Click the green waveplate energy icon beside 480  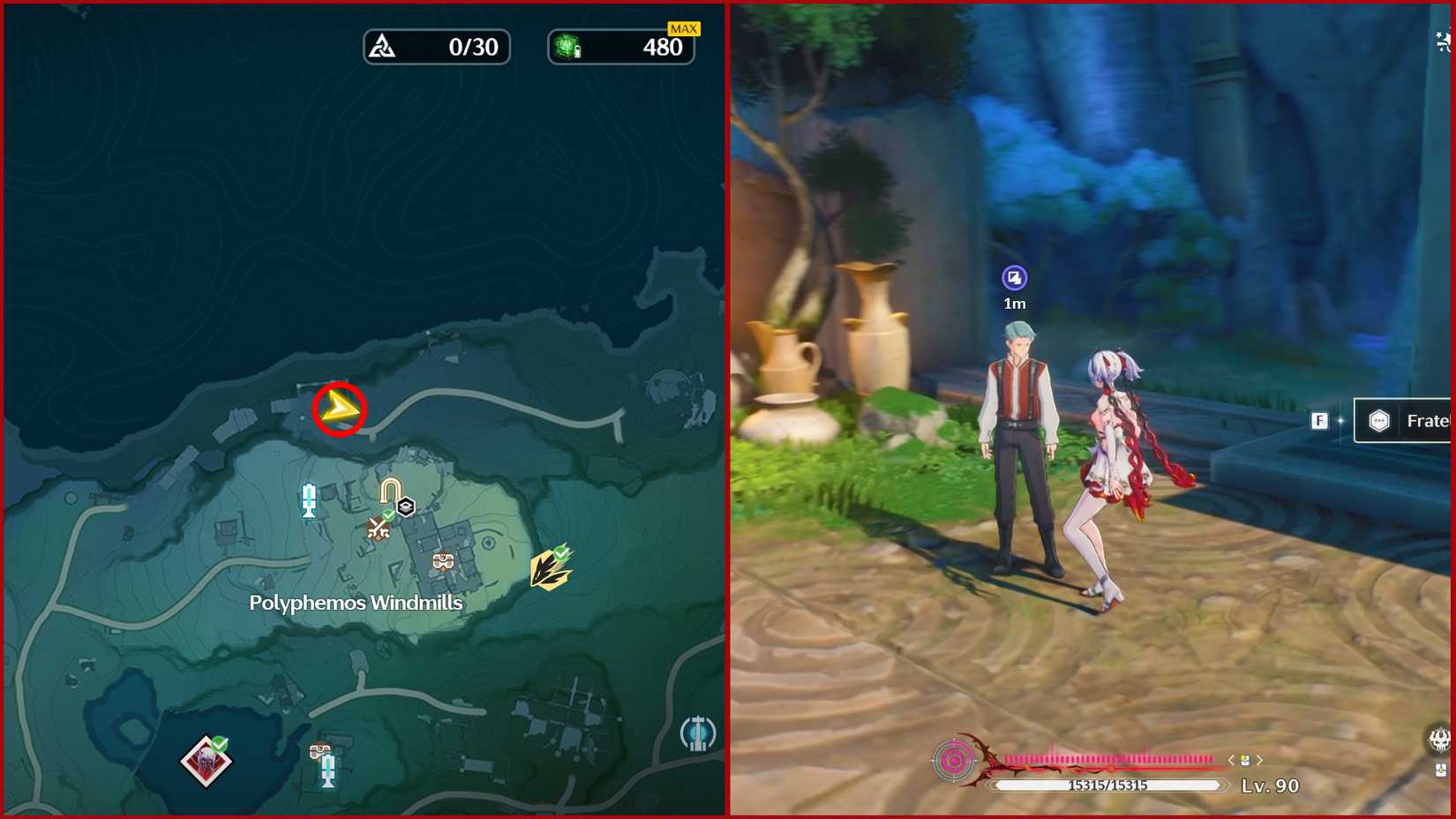tap(567, 46)
